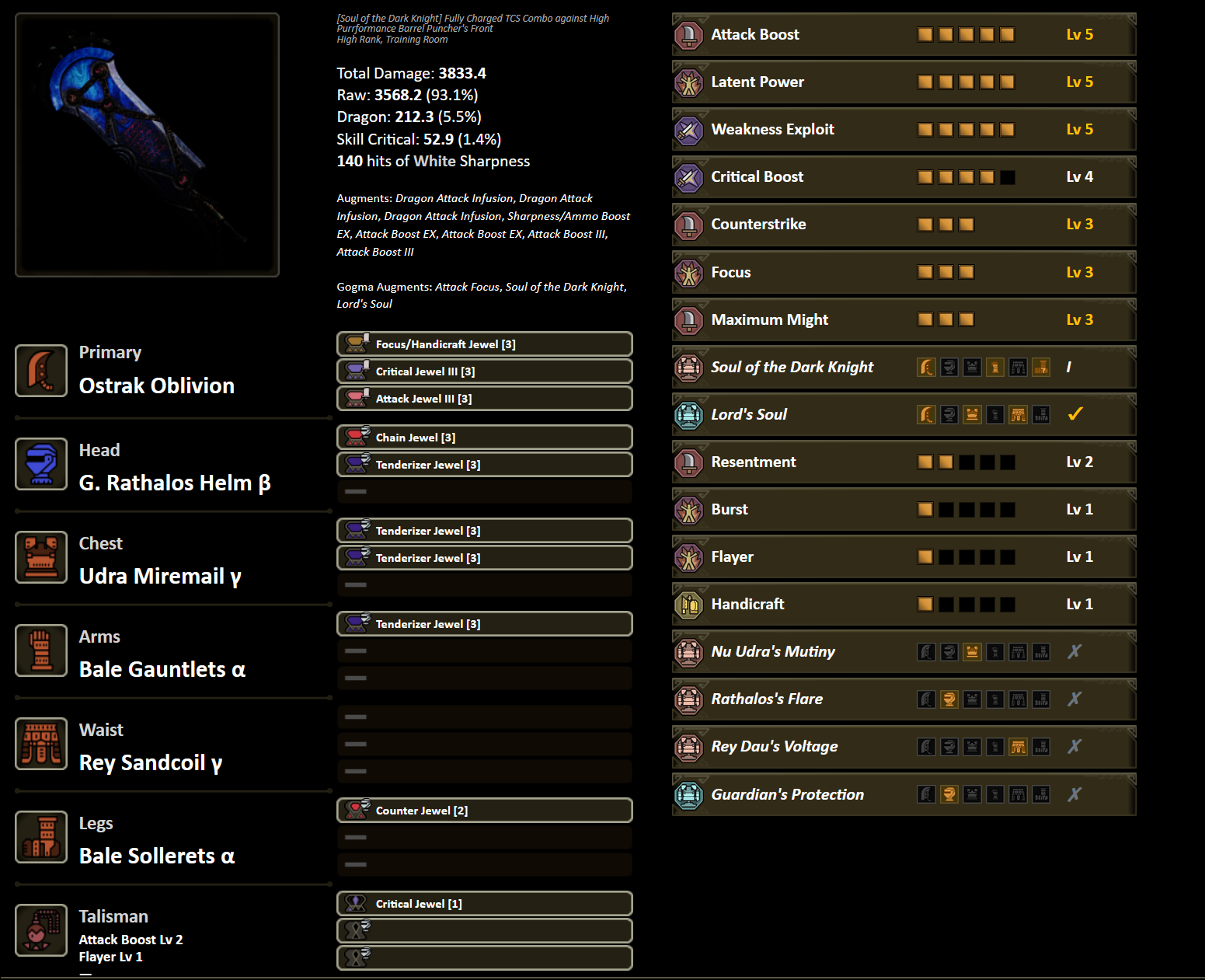This screenshot has height=980, width=1205.
Task: Choose the Soul of the Dark Knight set bonus
Action: click(x=903, y=367)
